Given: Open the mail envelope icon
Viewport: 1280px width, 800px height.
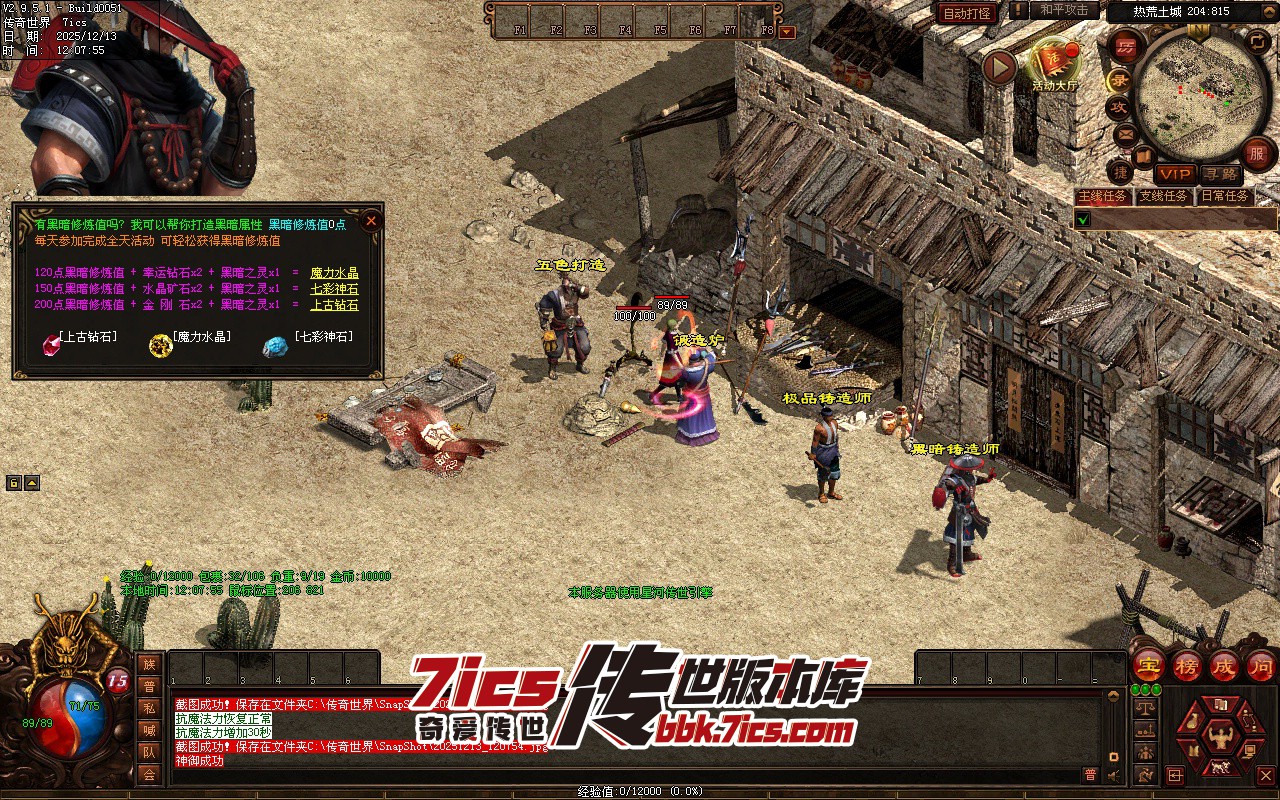Looking at the screenshot, I should click(x=1126, y=134).
